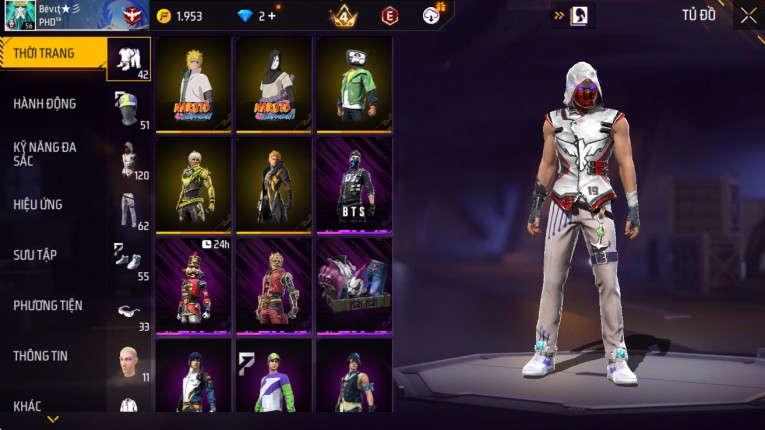Choose the loot crate bundle tile
The image size is (765, 430).
354,285
